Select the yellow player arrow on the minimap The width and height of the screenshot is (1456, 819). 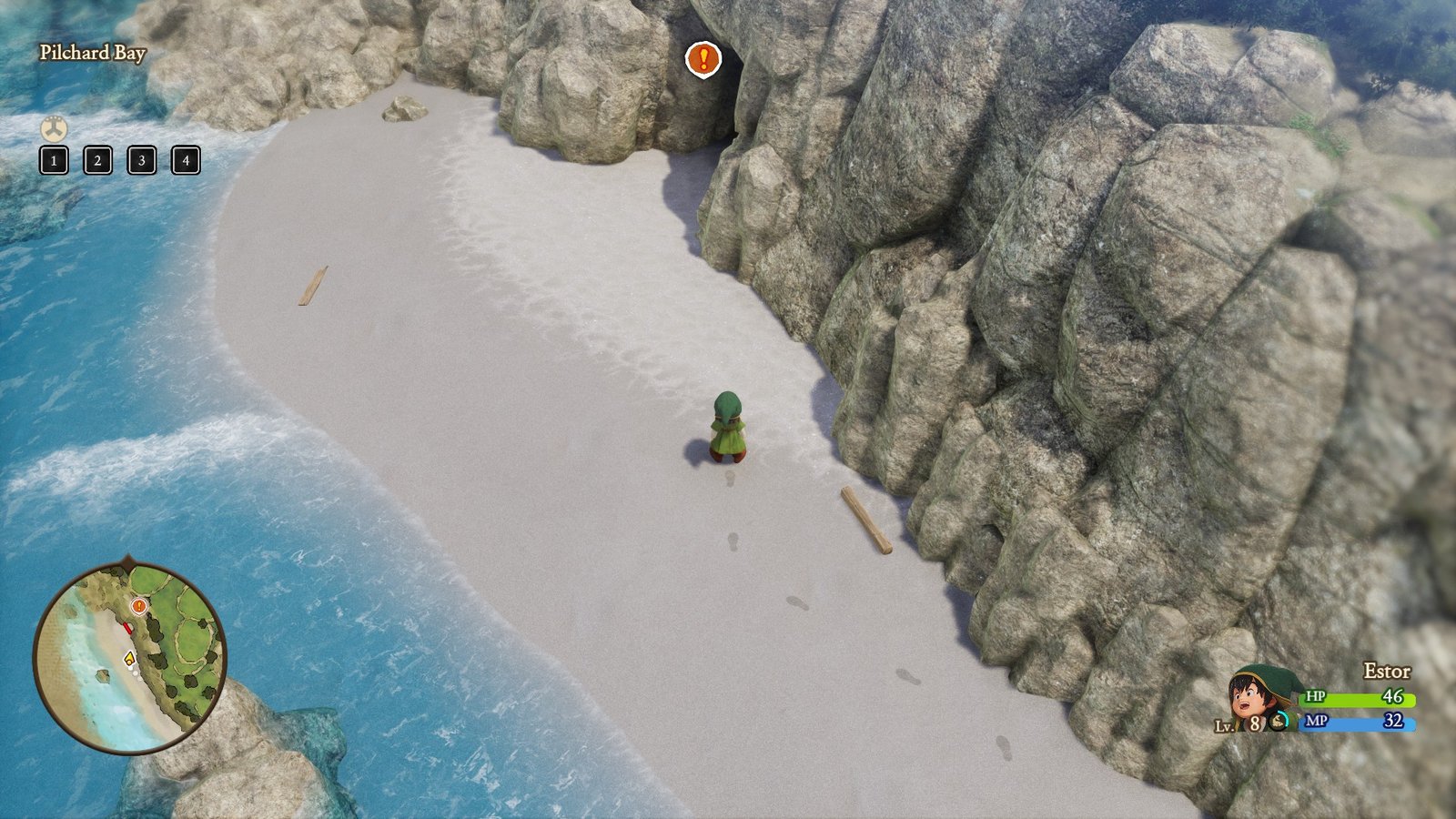click(x=129, y=659)
